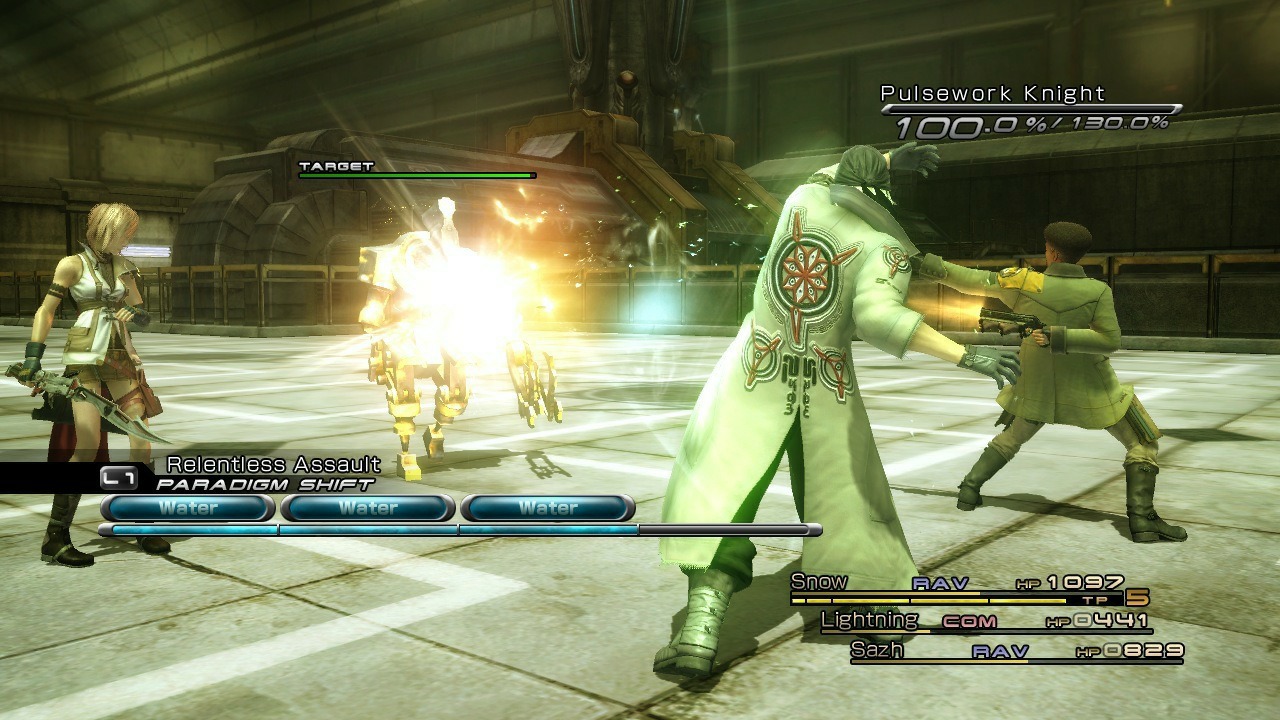Toggle Snow as the party leader
Screen dimensions: 1280x720
click(816, 581)
